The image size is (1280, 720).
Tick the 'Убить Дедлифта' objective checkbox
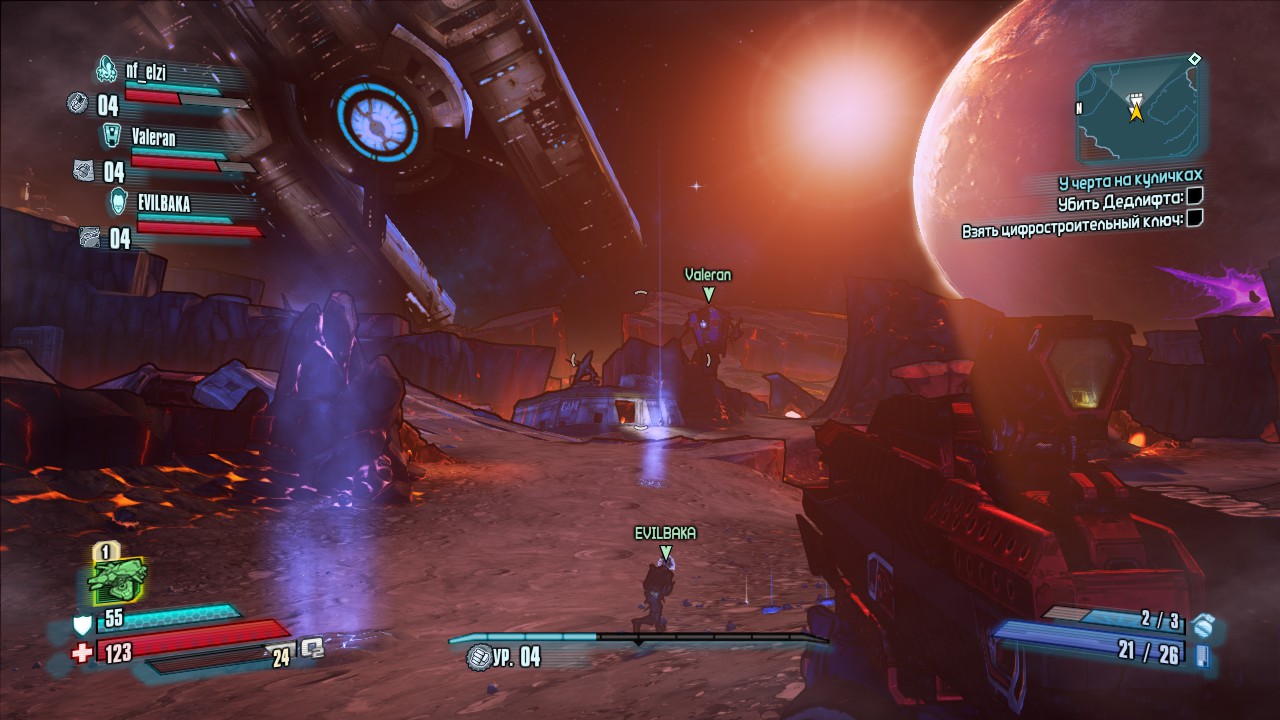click(1195, 198)
